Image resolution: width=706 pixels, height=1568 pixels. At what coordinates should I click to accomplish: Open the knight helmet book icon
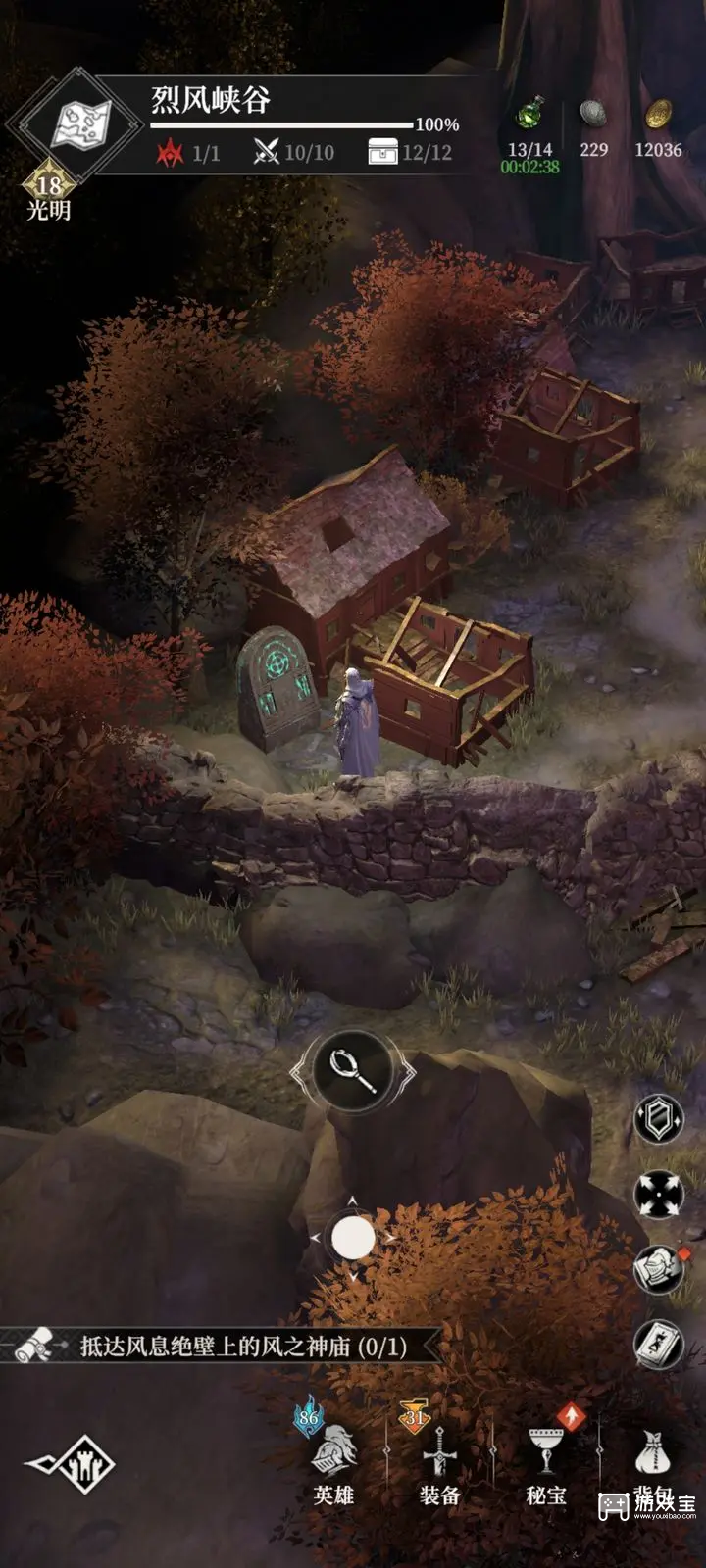(658, 1269)
